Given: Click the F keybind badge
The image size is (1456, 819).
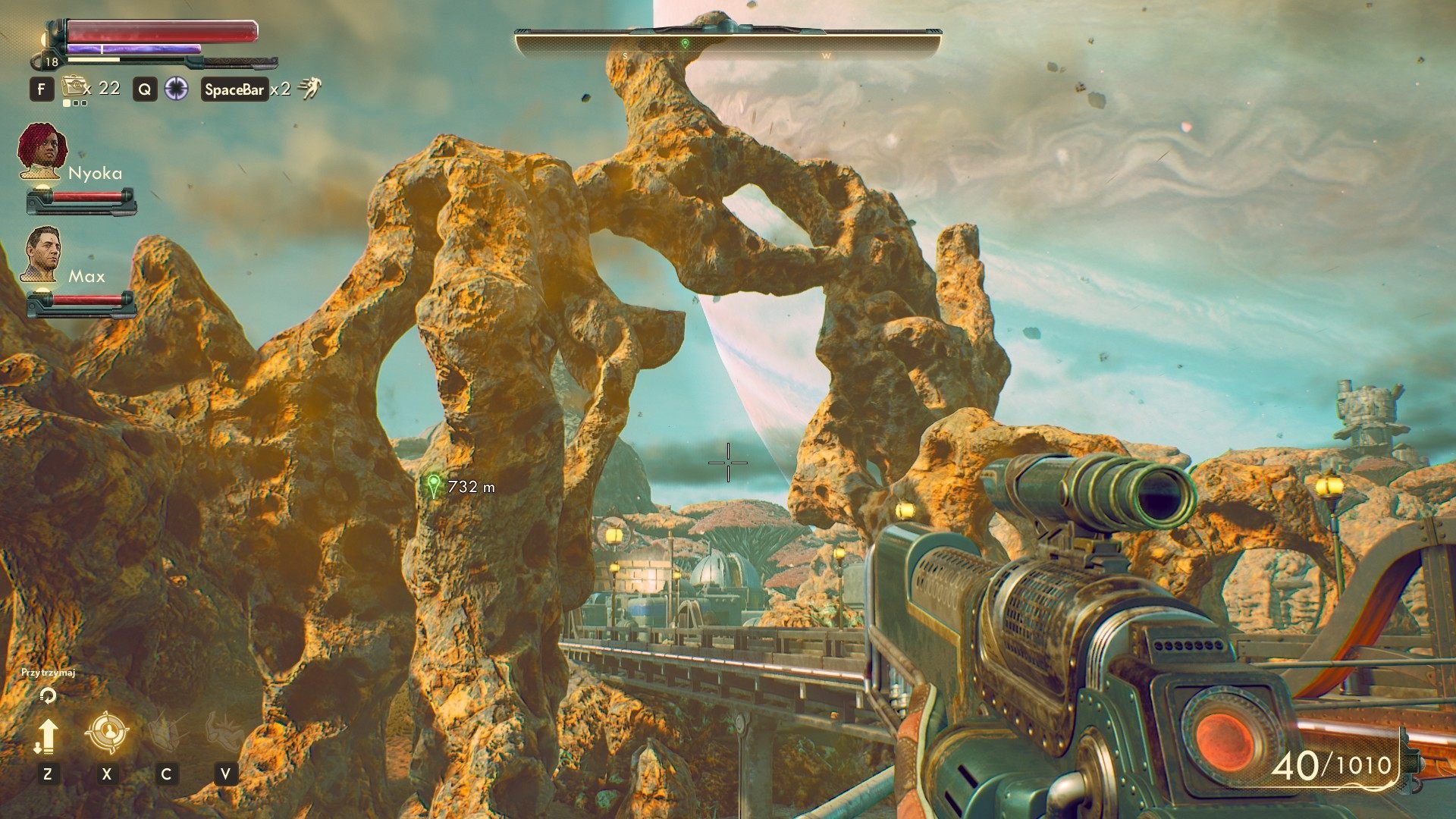Looking at the screenshot, I should click(42, 89).
